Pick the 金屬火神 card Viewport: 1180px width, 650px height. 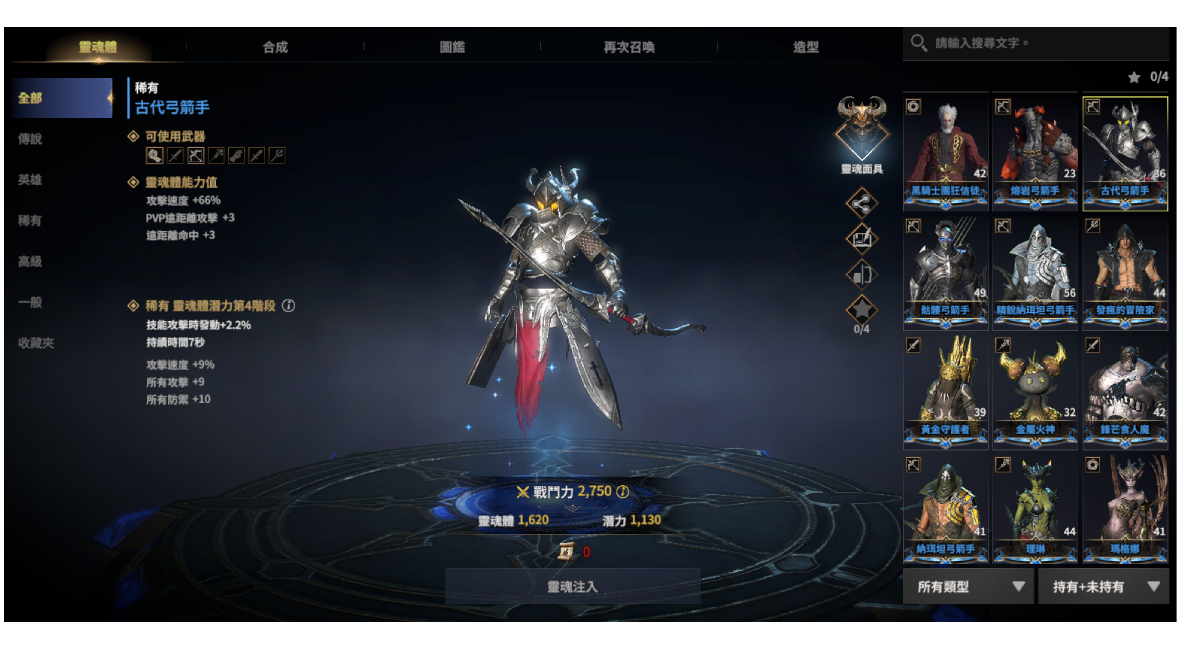point(1035,390)
